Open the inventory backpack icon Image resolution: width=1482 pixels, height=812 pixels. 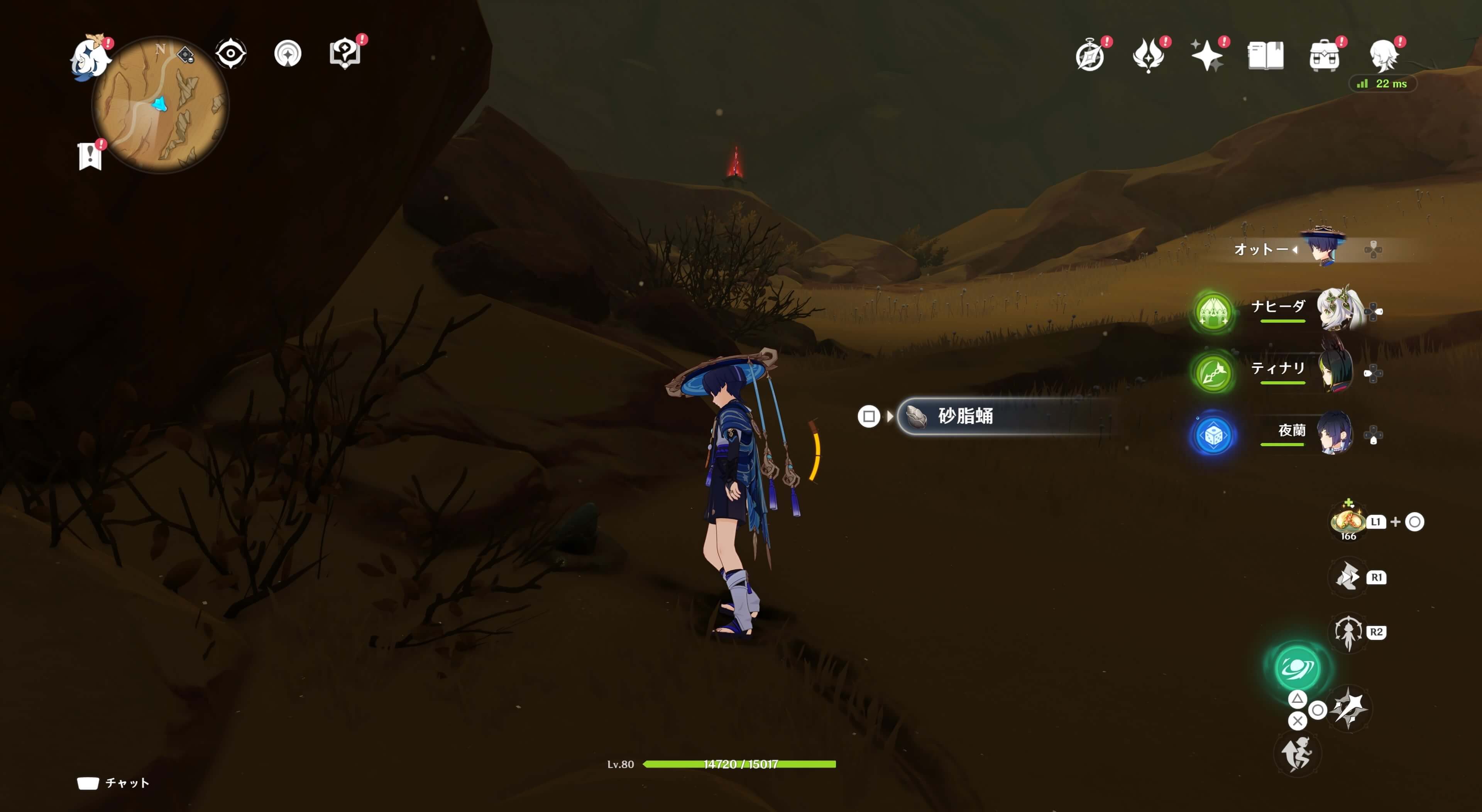point(1326,55)
